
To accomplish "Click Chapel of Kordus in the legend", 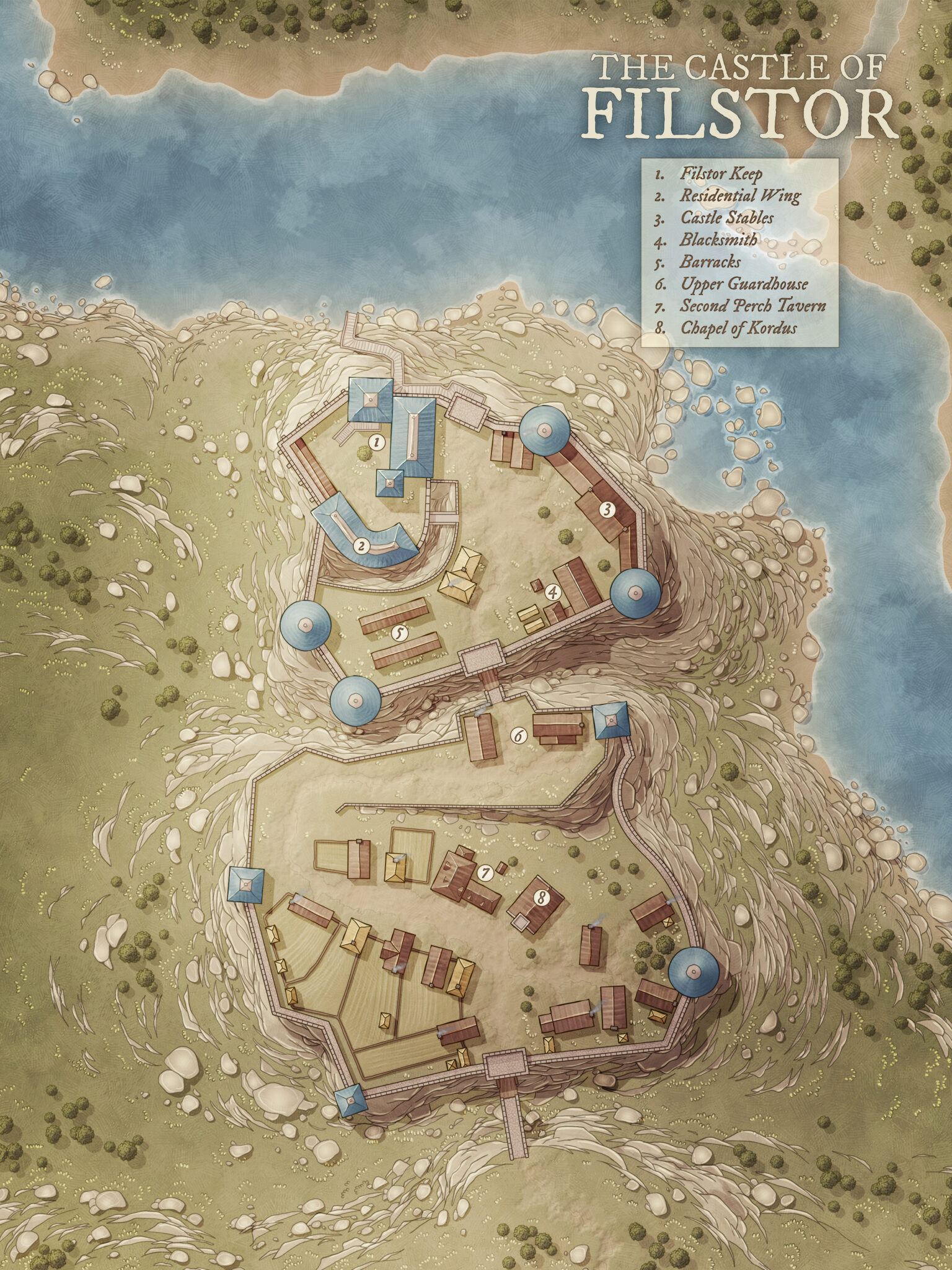I will coord(738,327).
